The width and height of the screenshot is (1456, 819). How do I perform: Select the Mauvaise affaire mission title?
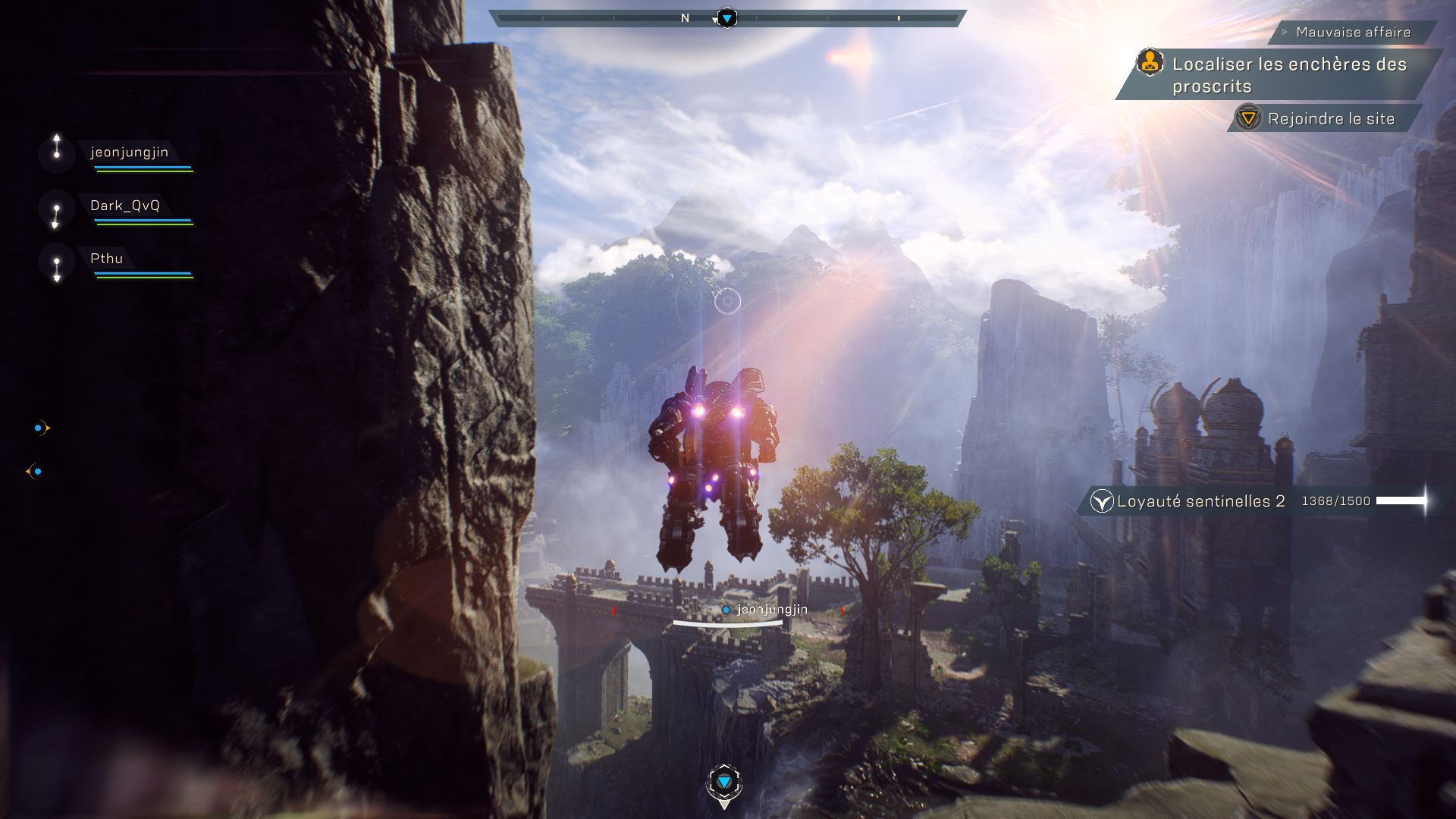point(1354,33)
